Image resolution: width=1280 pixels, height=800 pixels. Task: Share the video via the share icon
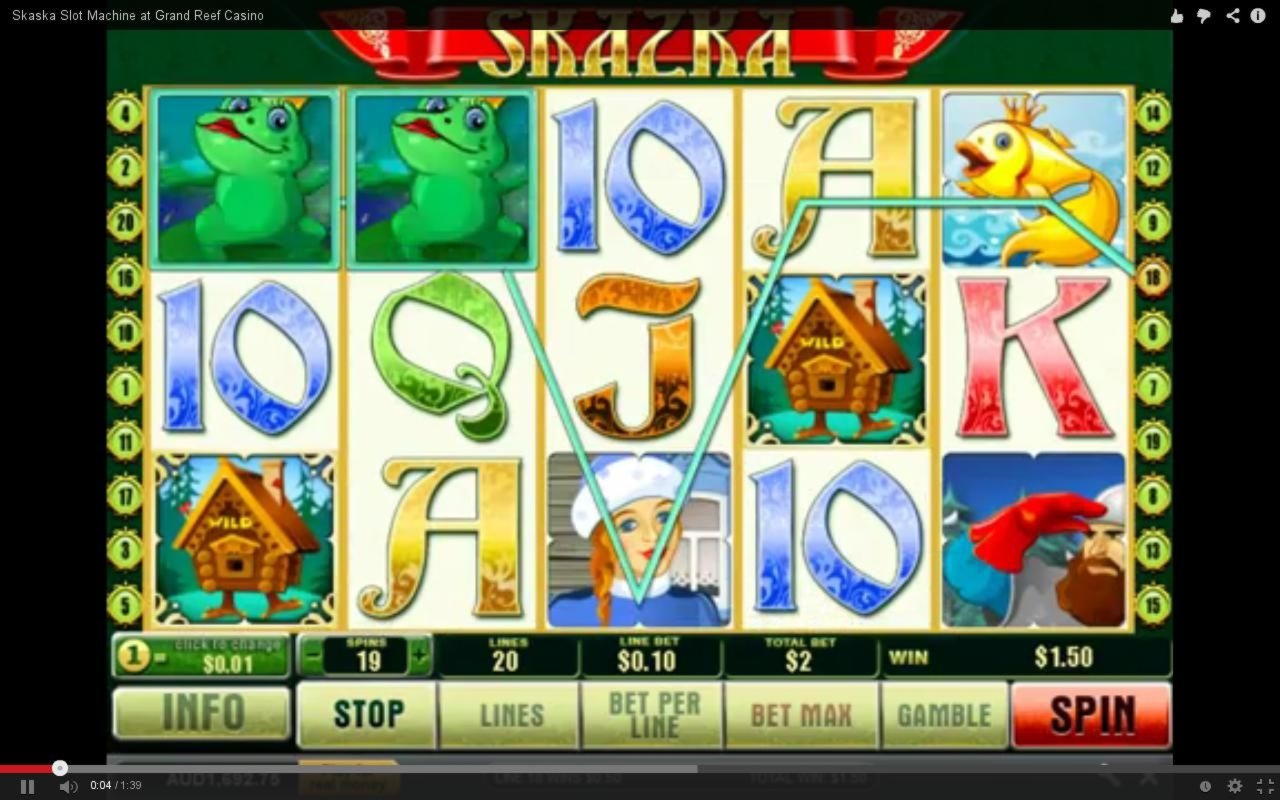click(1232, 15)
